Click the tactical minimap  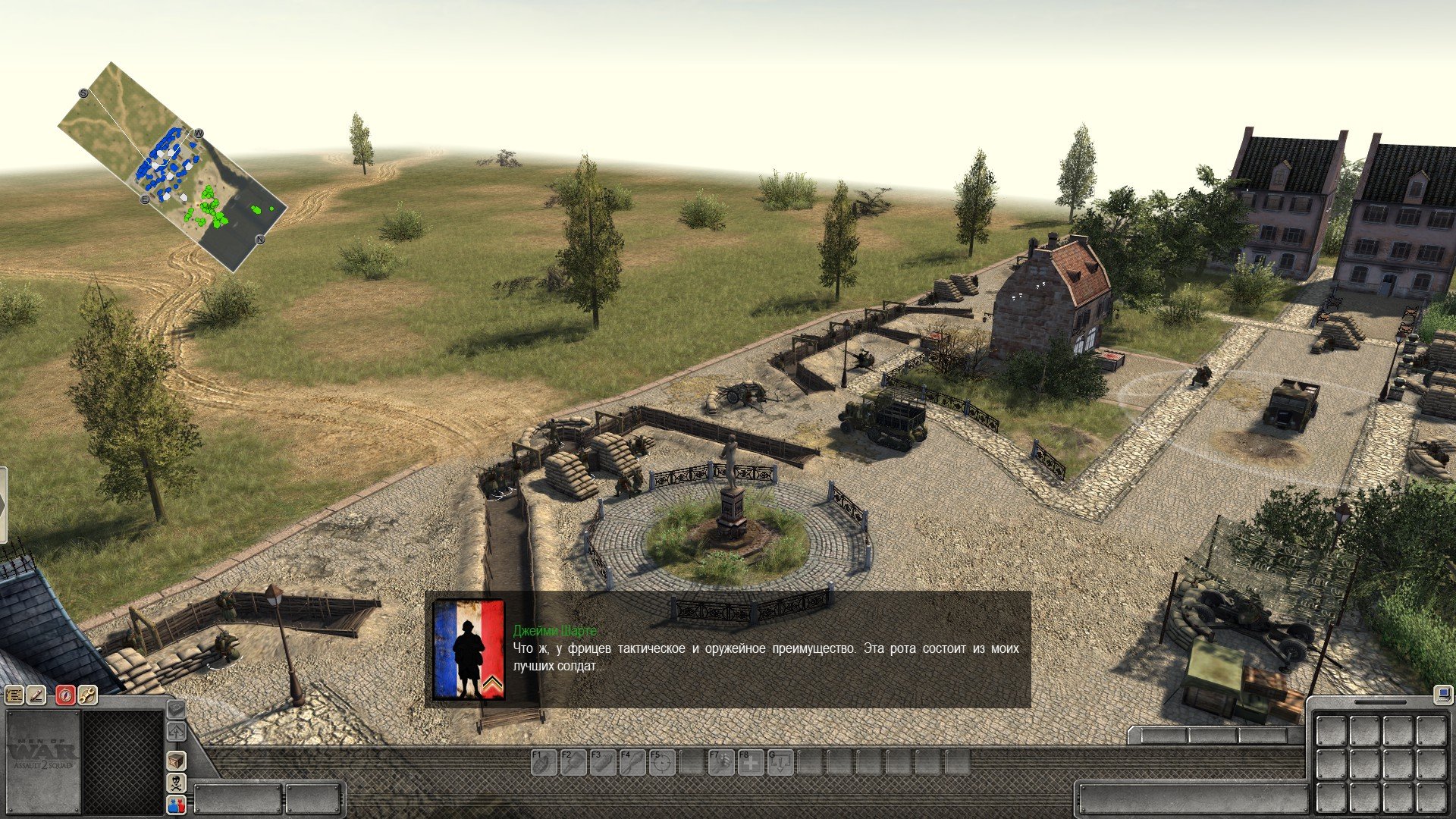point(173,167)
